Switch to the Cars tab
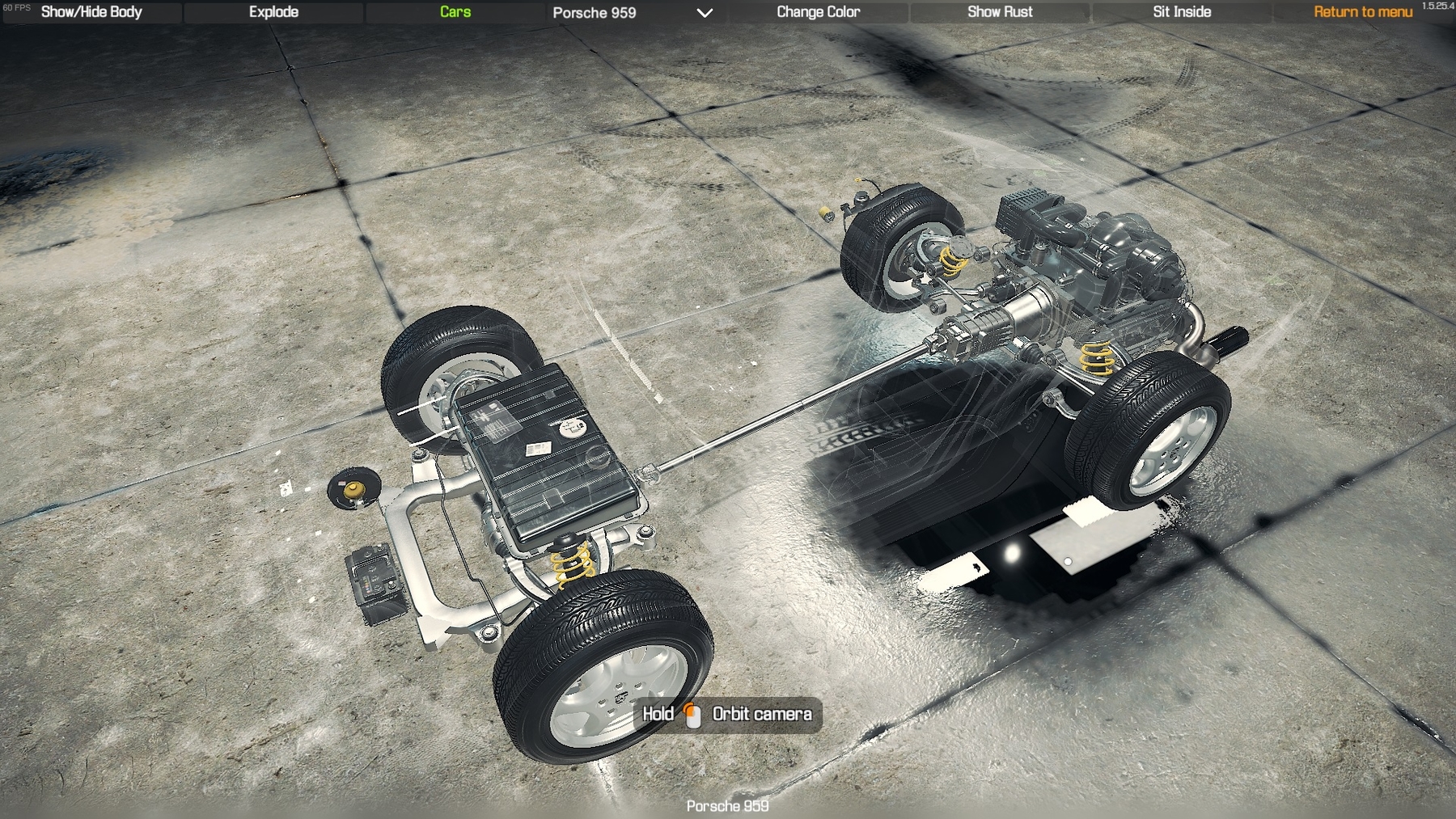Image resolution: width=1456 pixels, height=819 pixels. pos(455,12)
